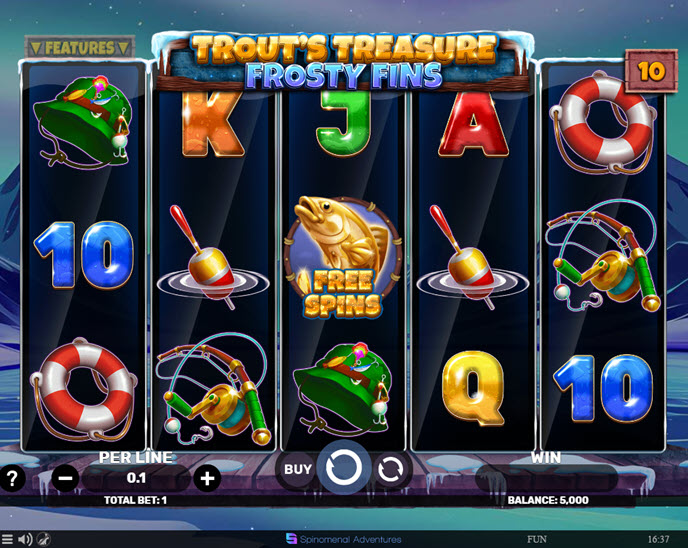Toggle the sound speaker icon
Viewport: 688px width, 548px height.
click(x=26, y=540)
